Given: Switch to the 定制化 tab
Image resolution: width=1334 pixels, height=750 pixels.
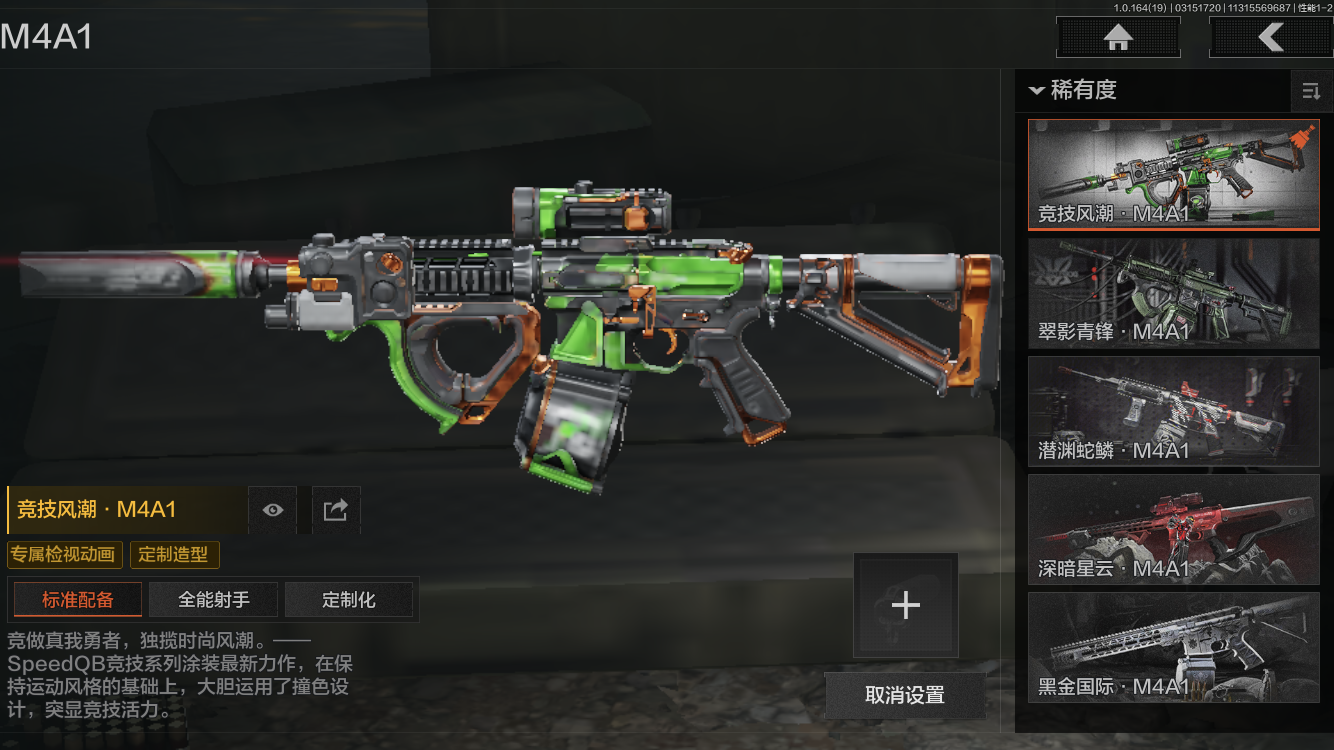Looking at the screenshot, I should pos(349,600).
